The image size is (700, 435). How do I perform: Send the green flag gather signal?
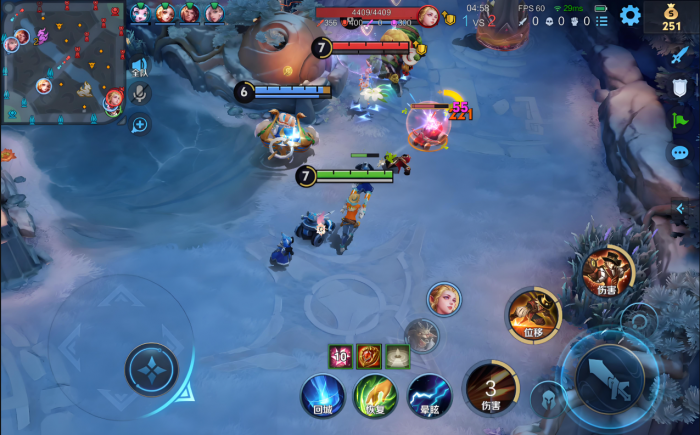(680, 120)
